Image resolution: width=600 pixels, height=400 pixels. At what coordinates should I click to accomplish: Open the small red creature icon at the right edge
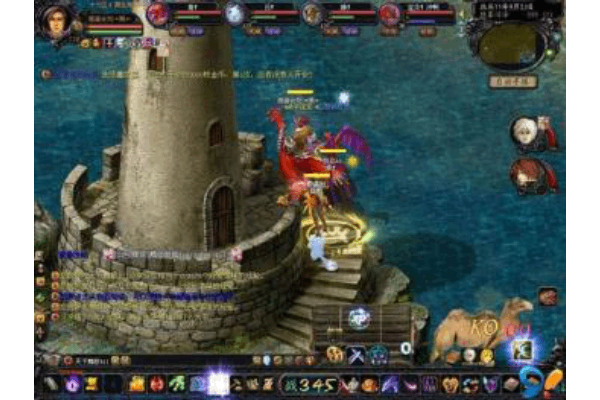tap(547, 296)
